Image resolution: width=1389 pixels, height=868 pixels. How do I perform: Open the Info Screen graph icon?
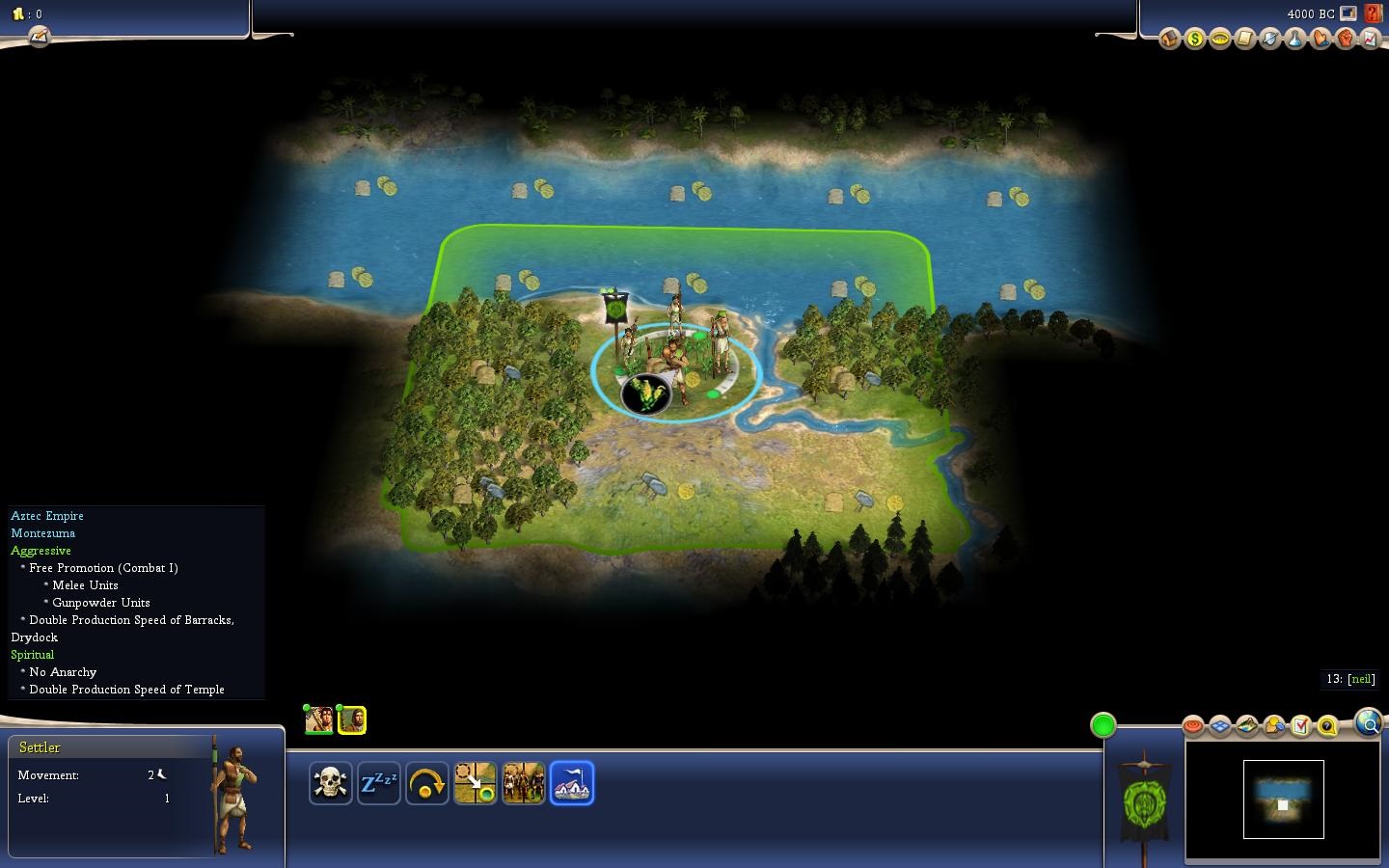pos(1370,39)
